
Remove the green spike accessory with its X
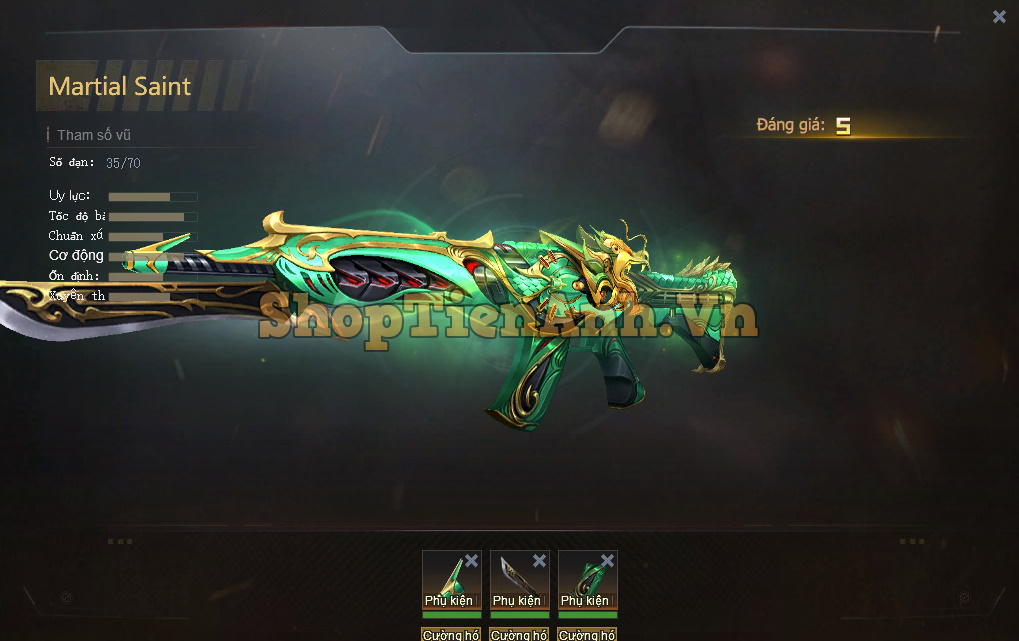(x=472, y=561)
